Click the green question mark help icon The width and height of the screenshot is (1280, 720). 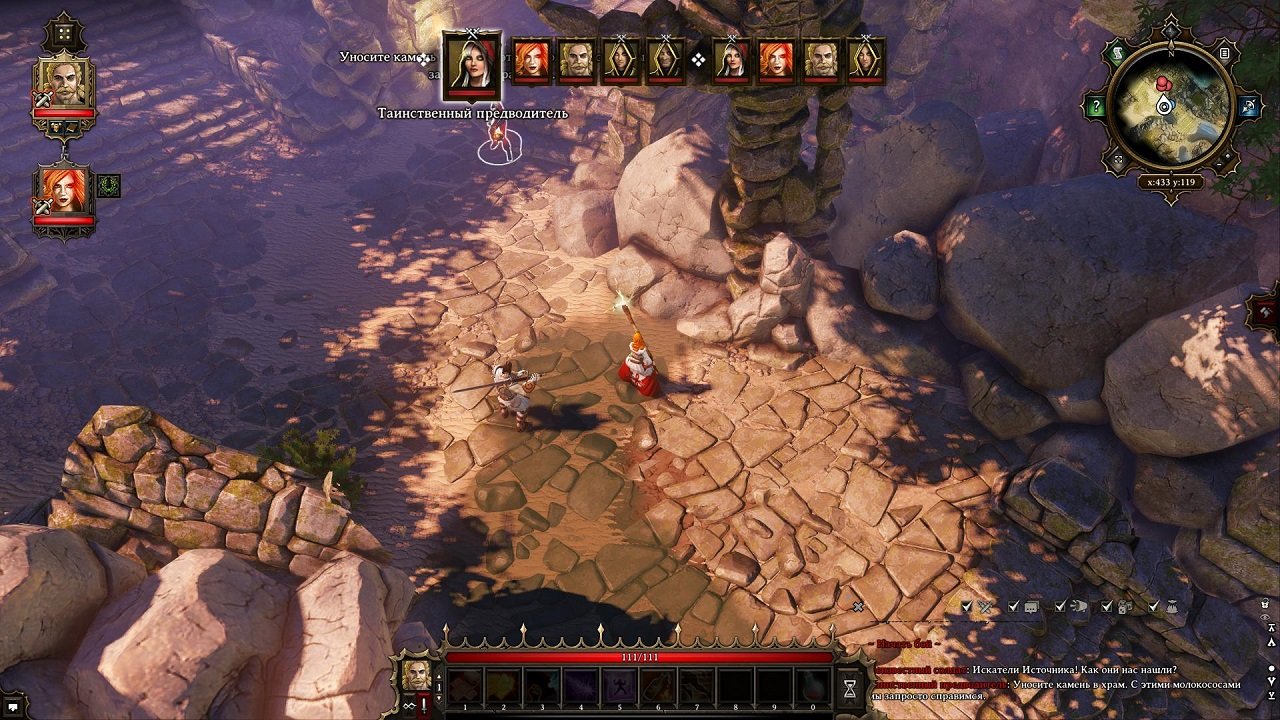pyautogui.click(x=1096, y=104)
